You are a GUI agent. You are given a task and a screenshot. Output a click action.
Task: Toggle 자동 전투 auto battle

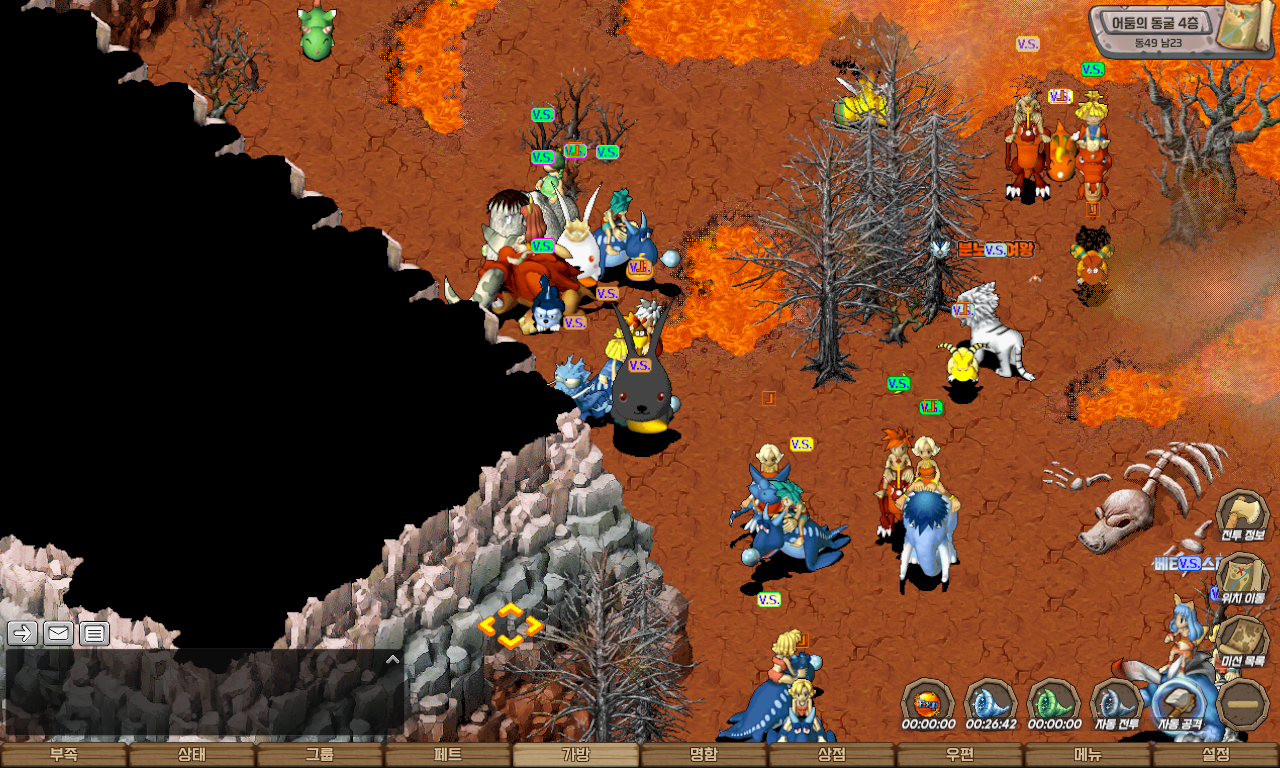click(1117, 705)
